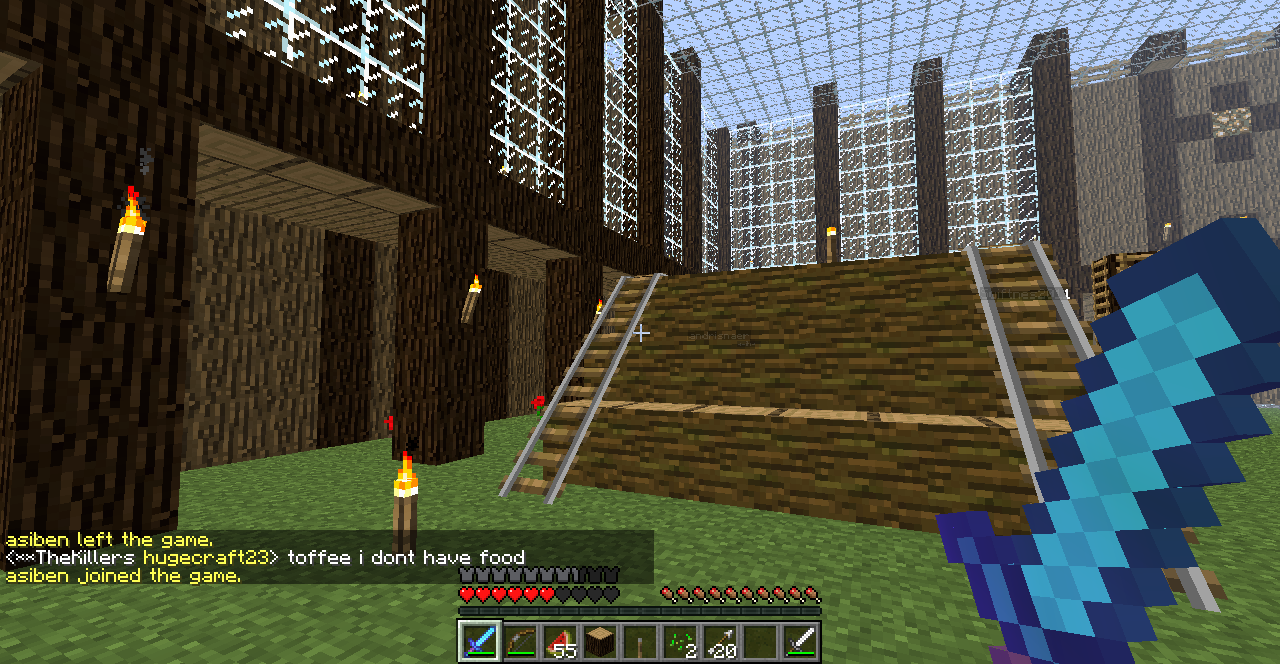Choose the arrows stack slot

click(719, 641)
